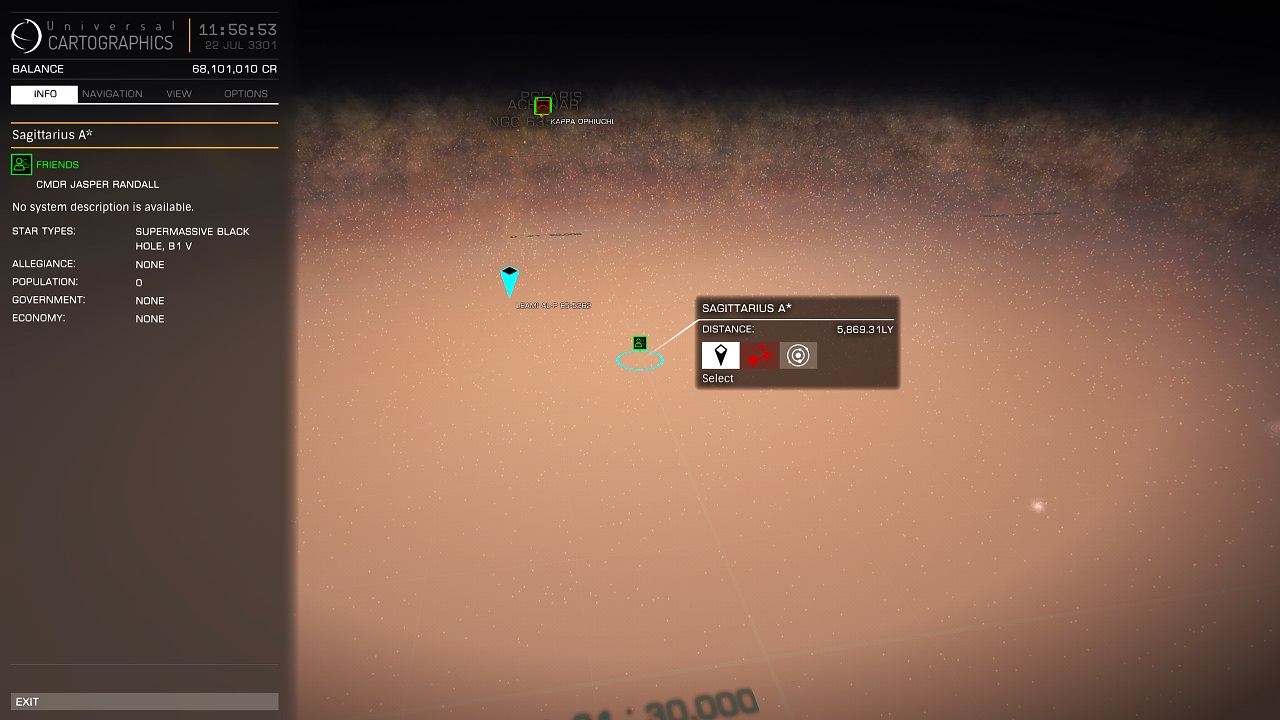The image size is (1280, 720).
Task: Choose CMDR Jasper Randall in friends list
Action: point(97,184)
